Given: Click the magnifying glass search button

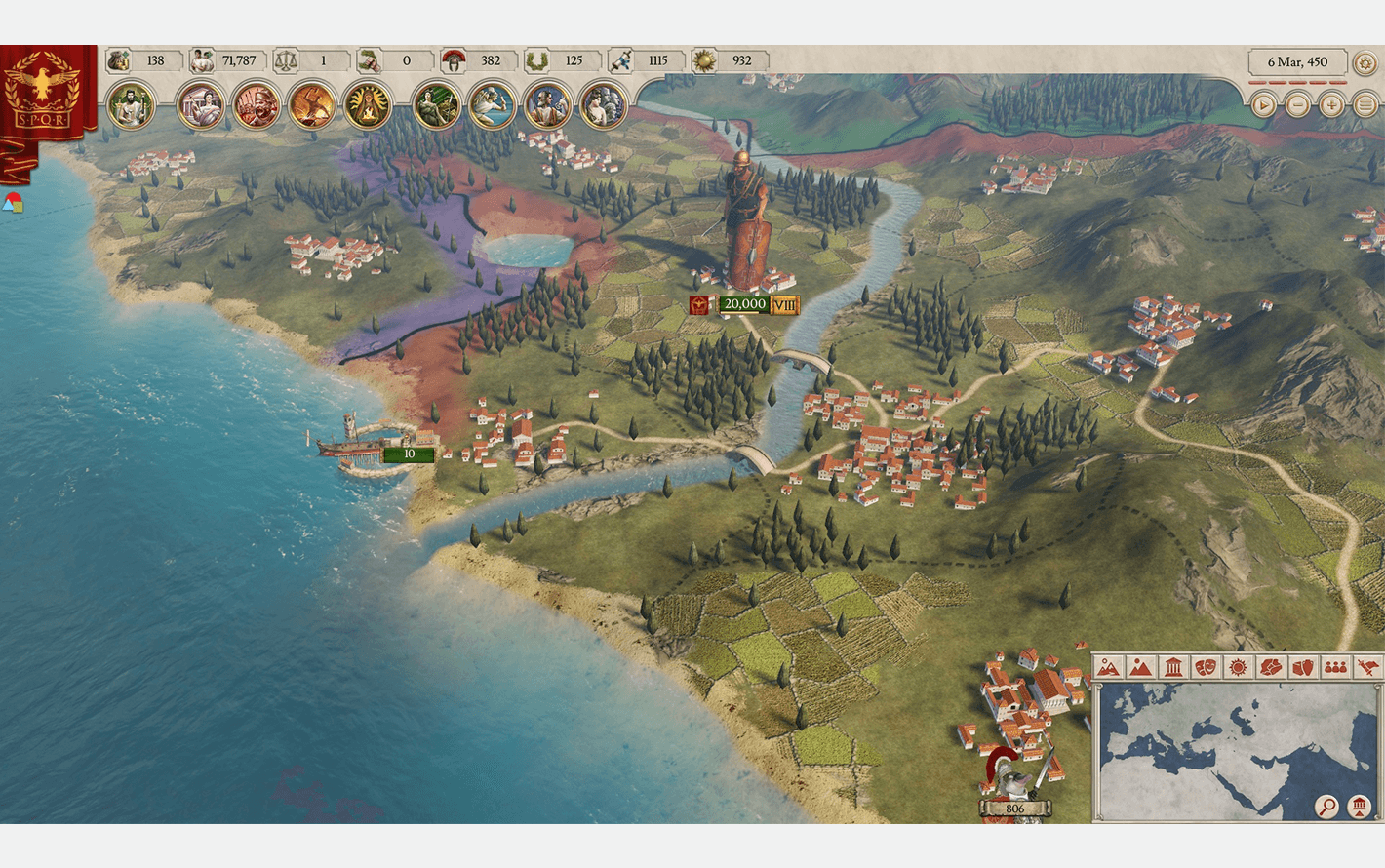Looking at the screenshot, I should pos(1326,807).
